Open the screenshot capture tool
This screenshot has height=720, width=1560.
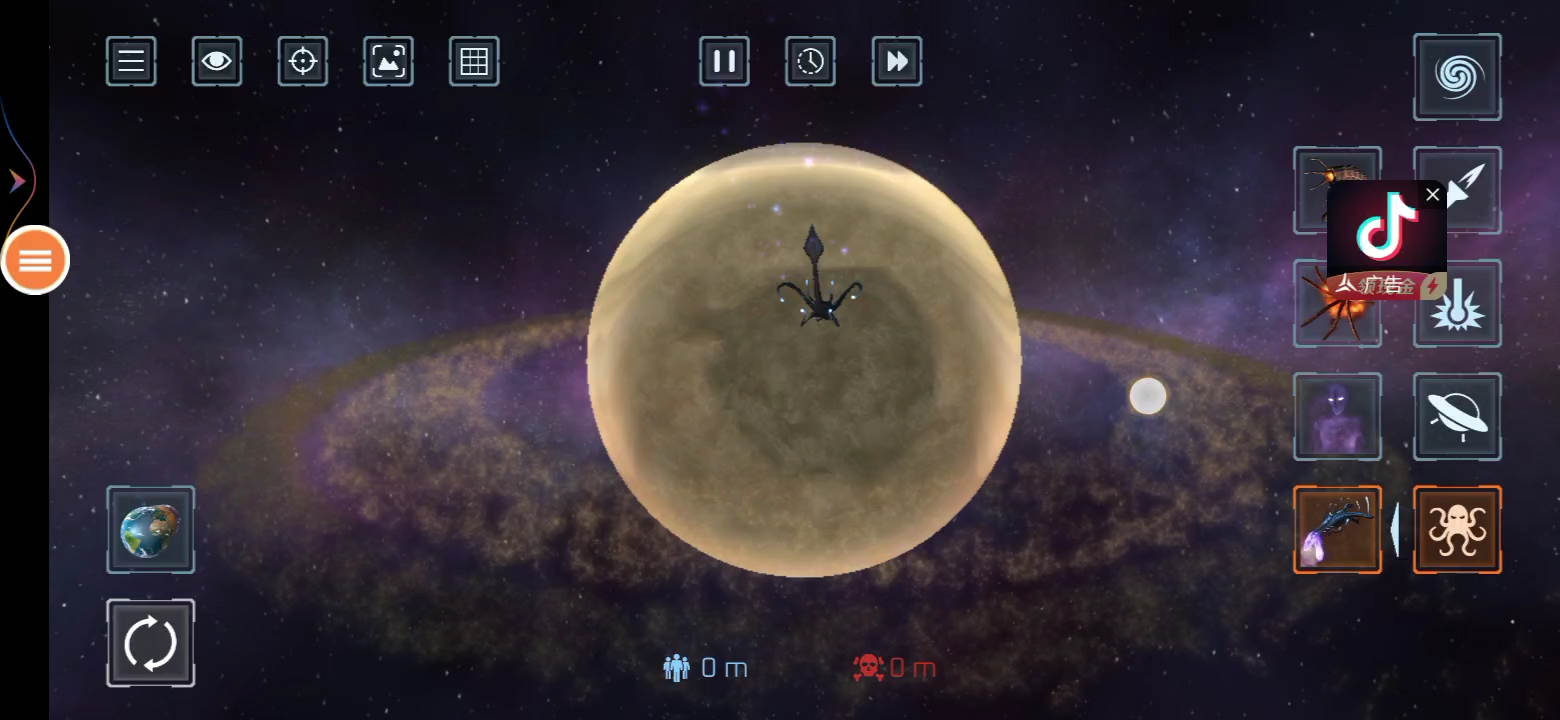[388, 61]
